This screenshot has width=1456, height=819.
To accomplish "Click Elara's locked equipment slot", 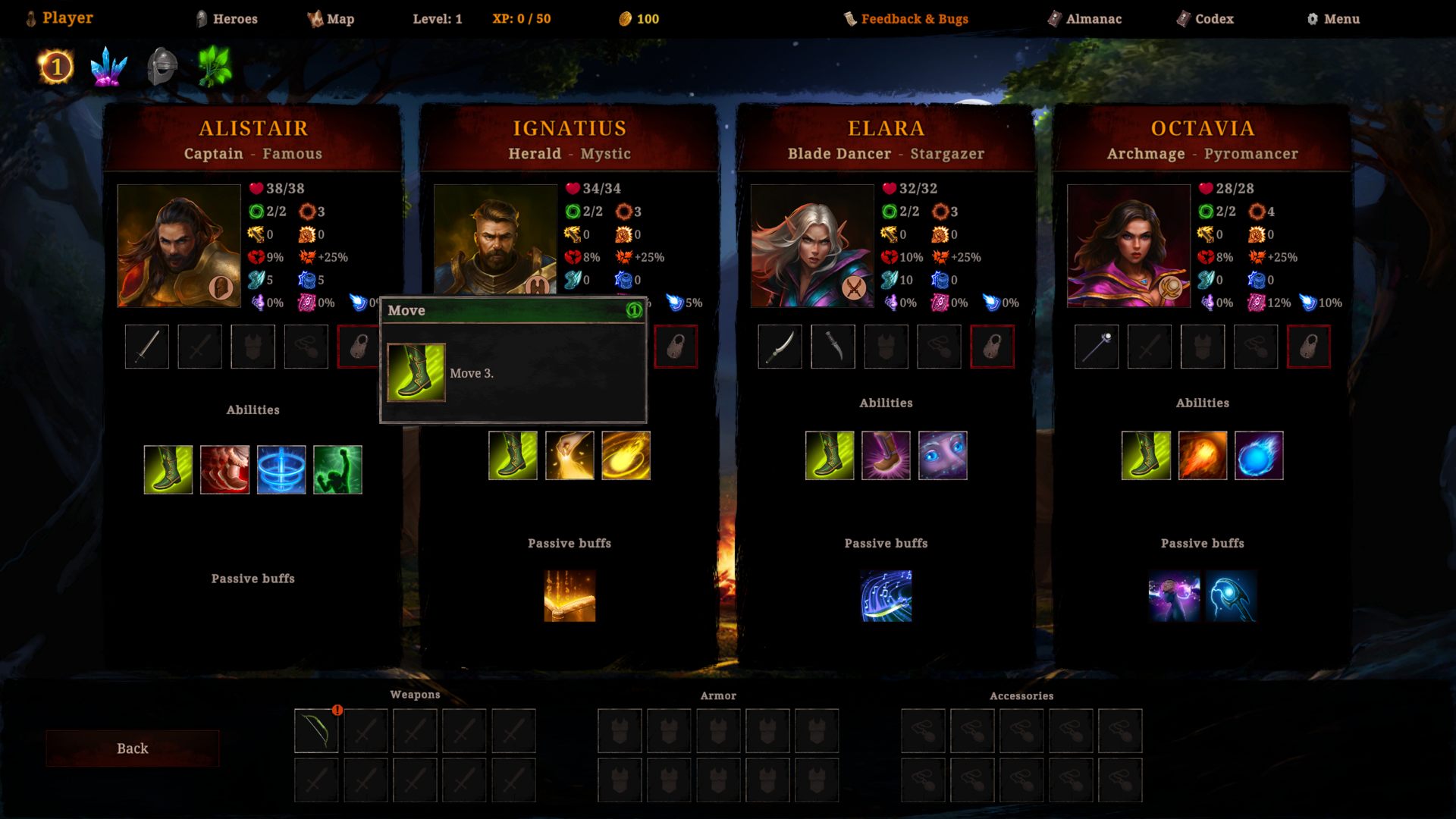I will tap(992, 347).
